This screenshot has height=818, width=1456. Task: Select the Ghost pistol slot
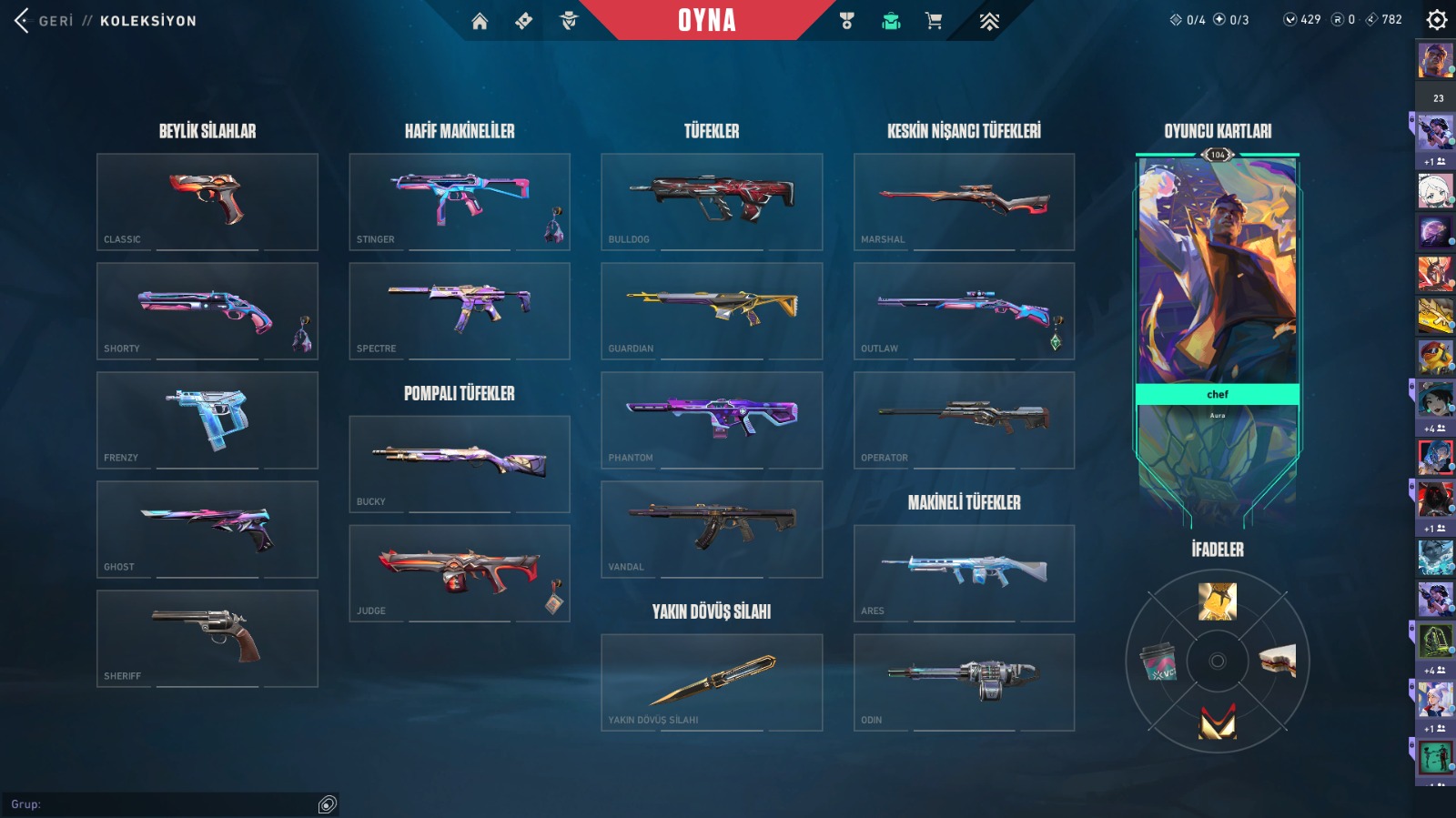pos(207,529)
